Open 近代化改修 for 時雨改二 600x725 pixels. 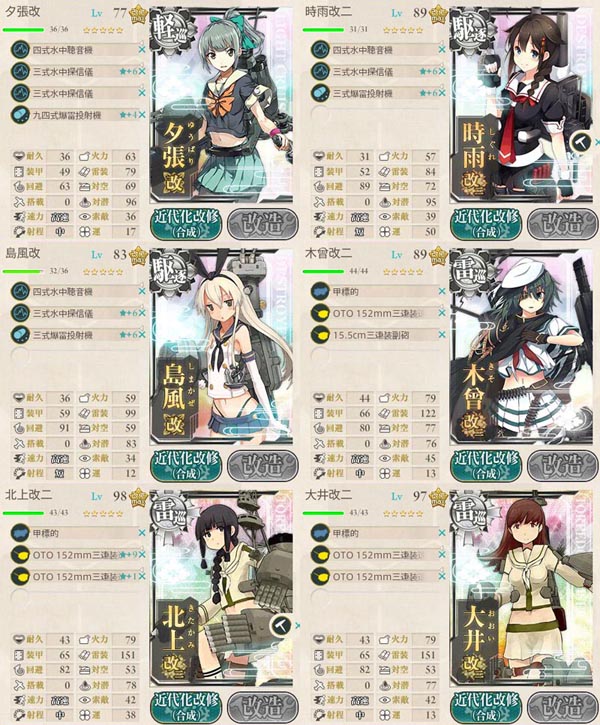click(489, 222)
